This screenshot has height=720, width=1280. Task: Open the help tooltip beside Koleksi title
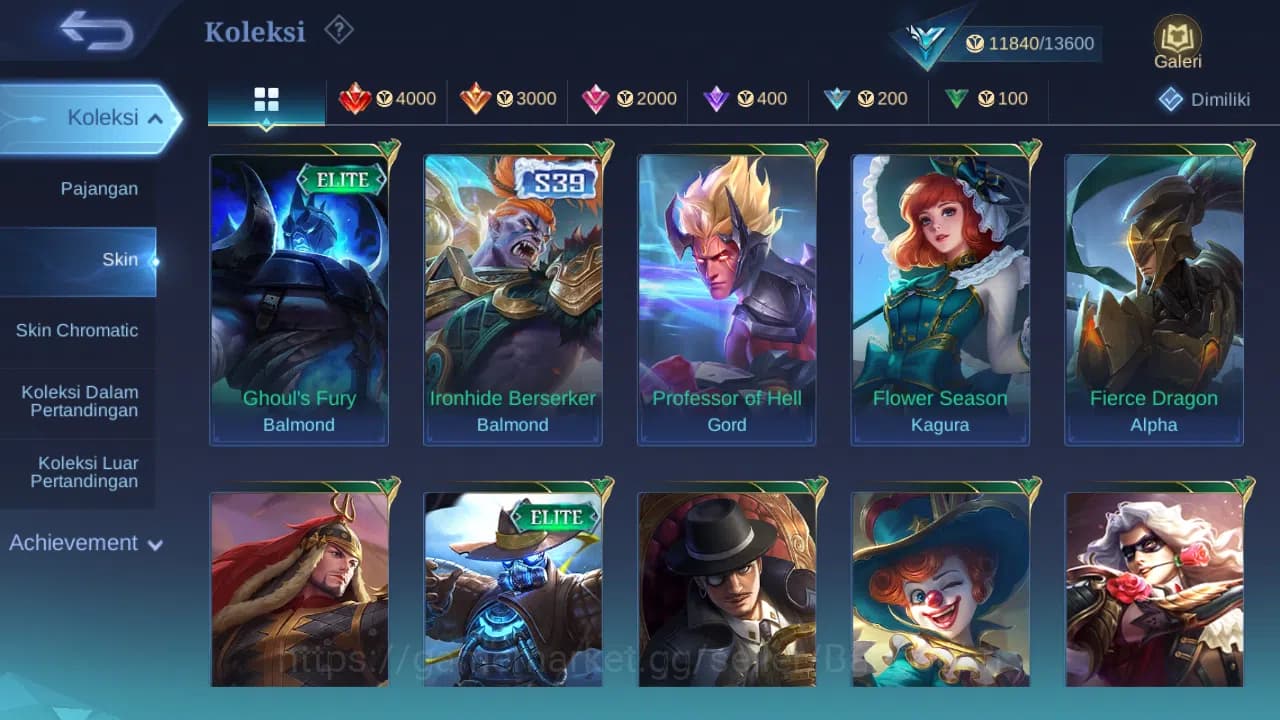(338, 31)
